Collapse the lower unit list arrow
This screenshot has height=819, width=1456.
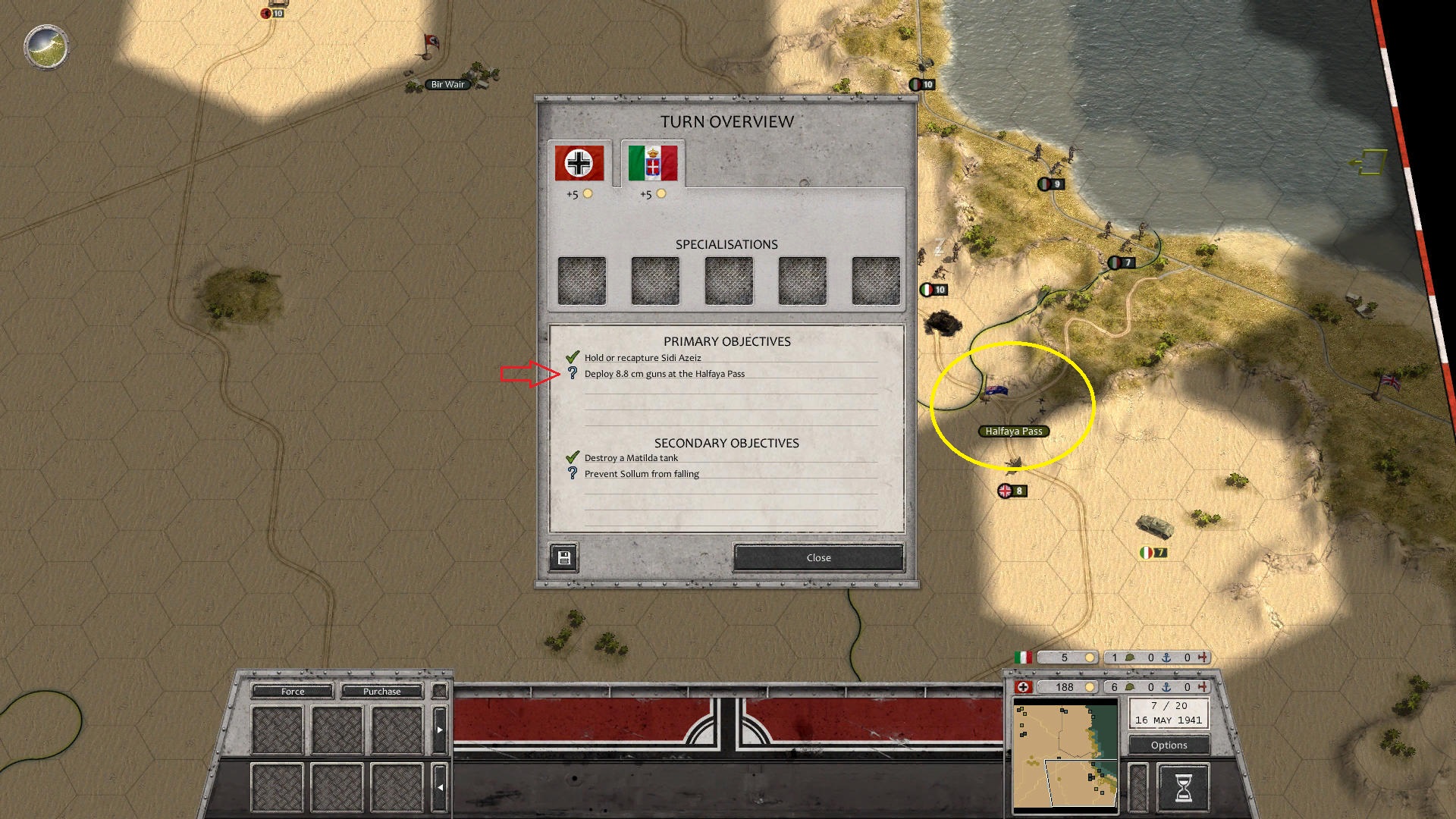pos(440,787)
